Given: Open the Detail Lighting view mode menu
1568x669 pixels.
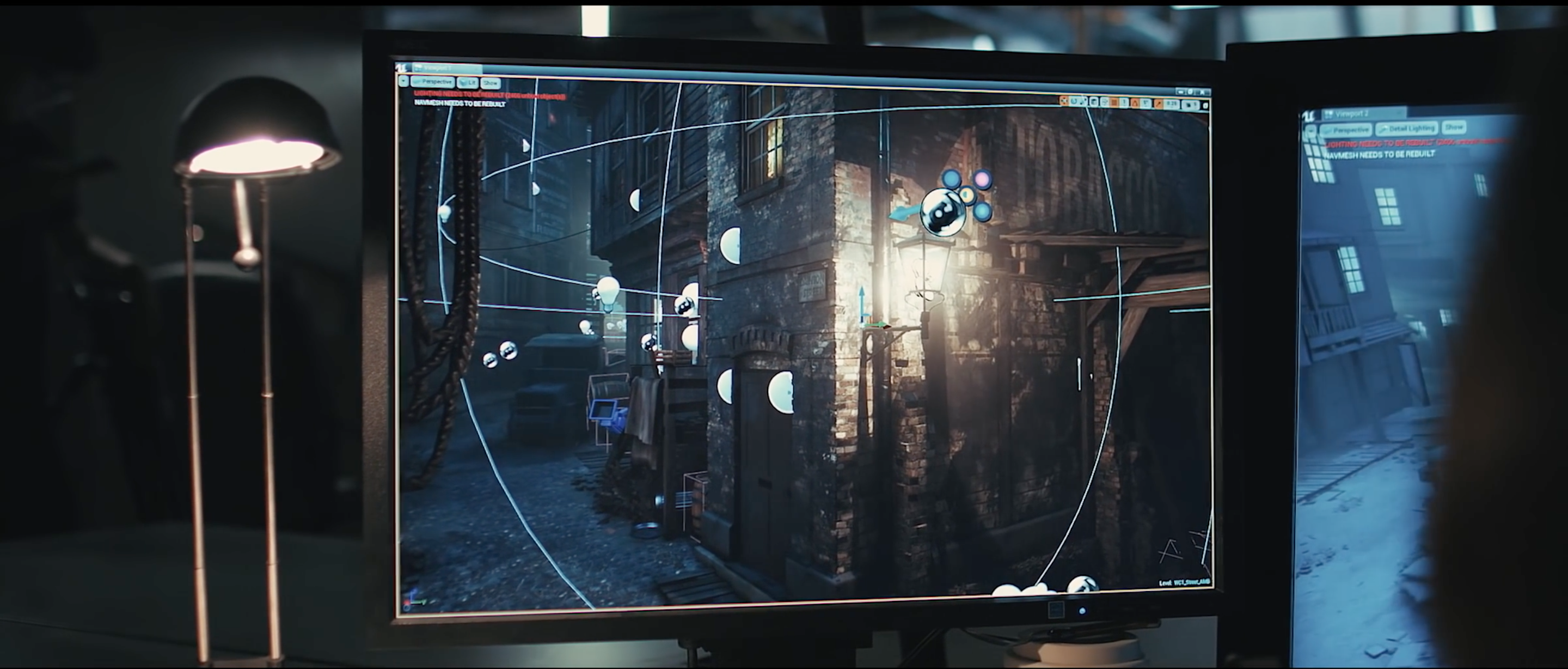Looking at the screenshot, I should click(x=1407, y=128).
